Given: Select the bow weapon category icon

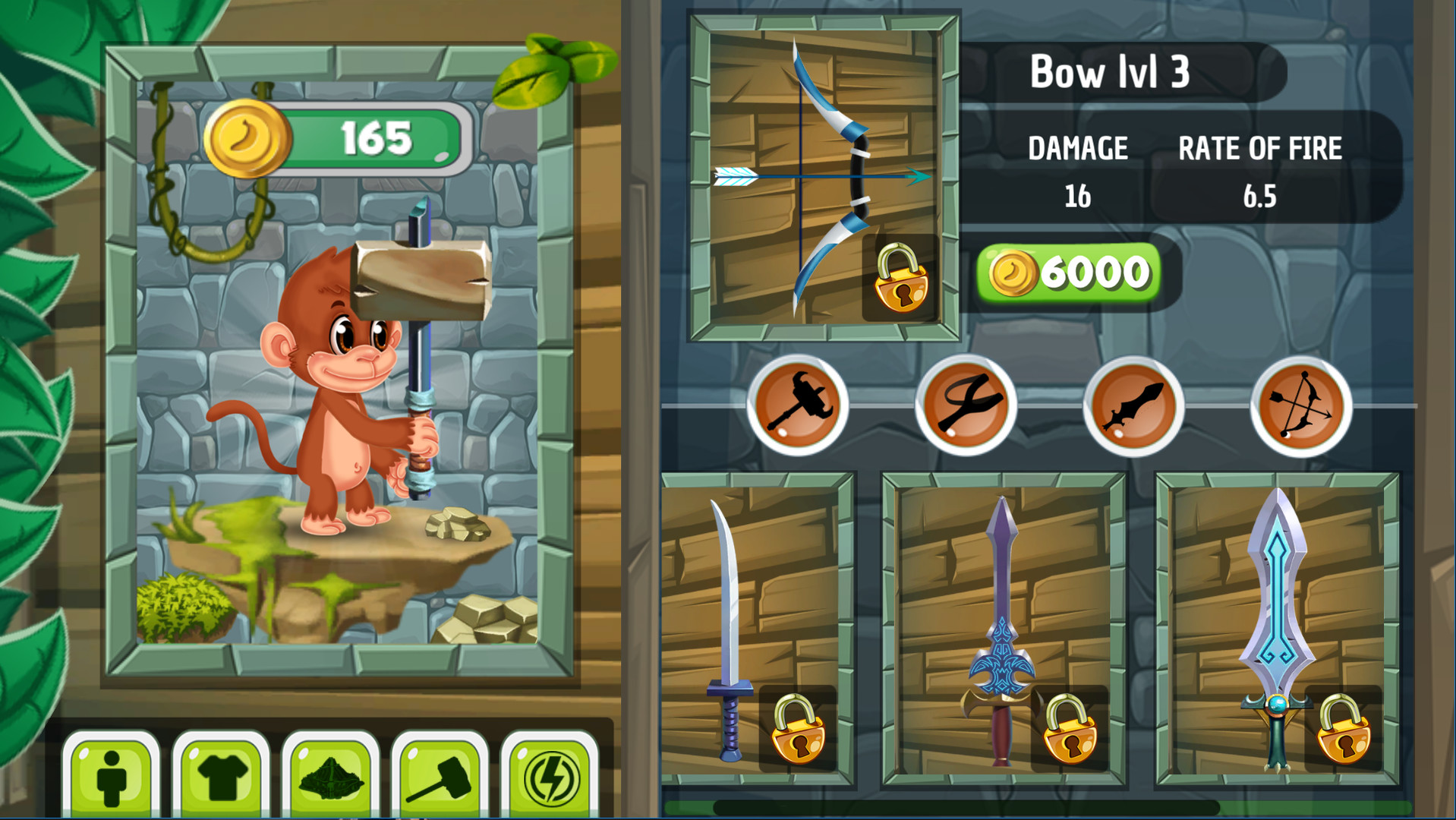Looking at the screenshot, I should point(1298,406).
